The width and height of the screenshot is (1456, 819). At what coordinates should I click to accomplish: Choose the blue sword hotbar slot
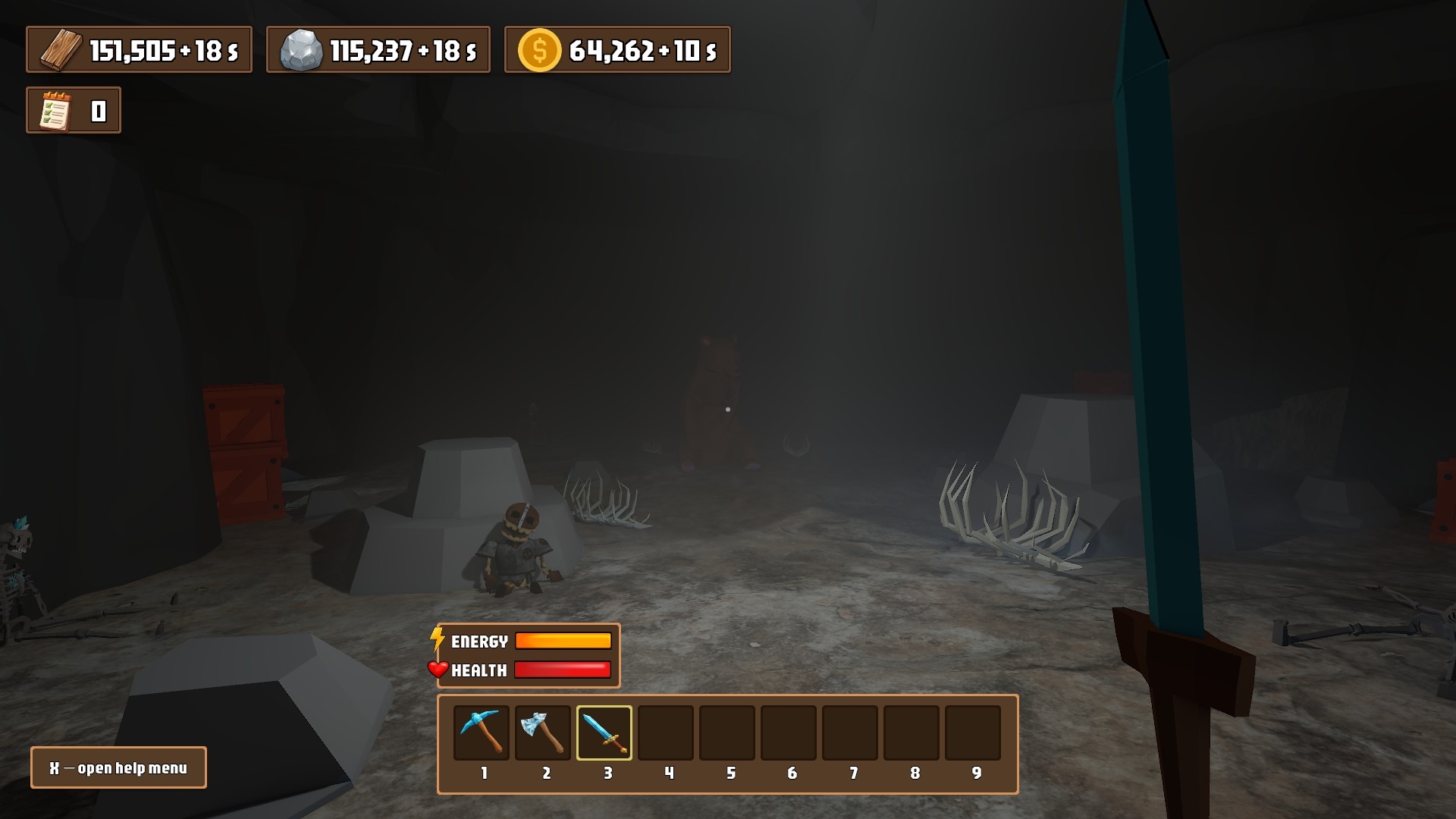pos(604,733)
